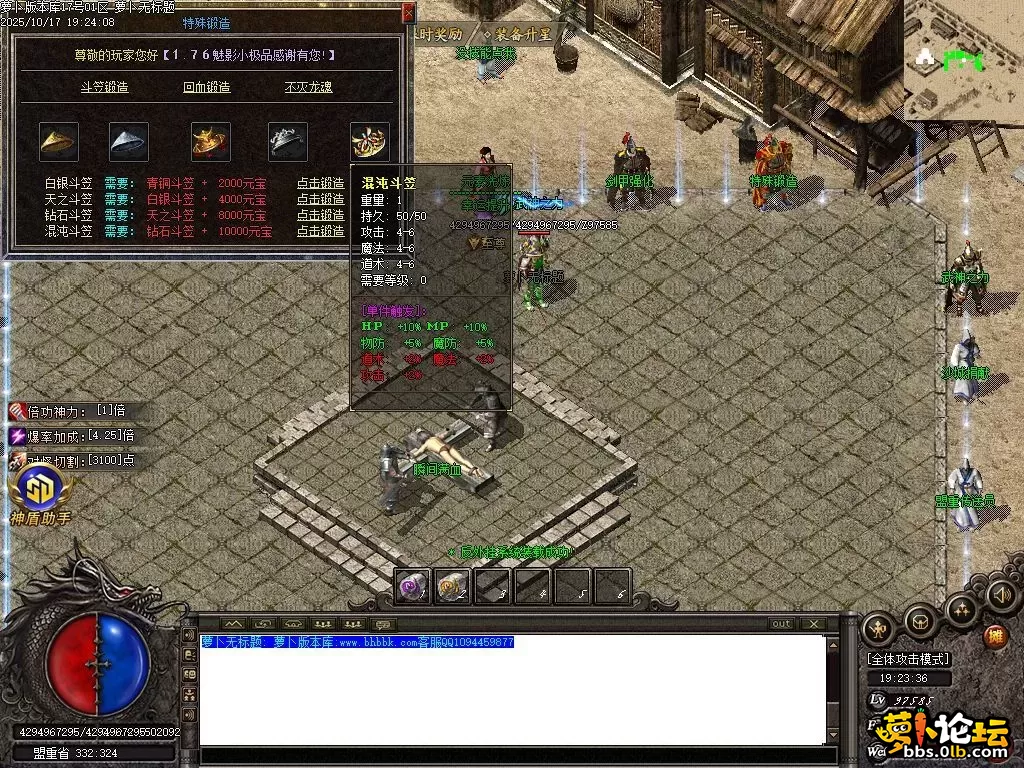Viewport: 1024px width, 768px height.
Task: Click the chat panel's out button
Action: tap(782, 624)
